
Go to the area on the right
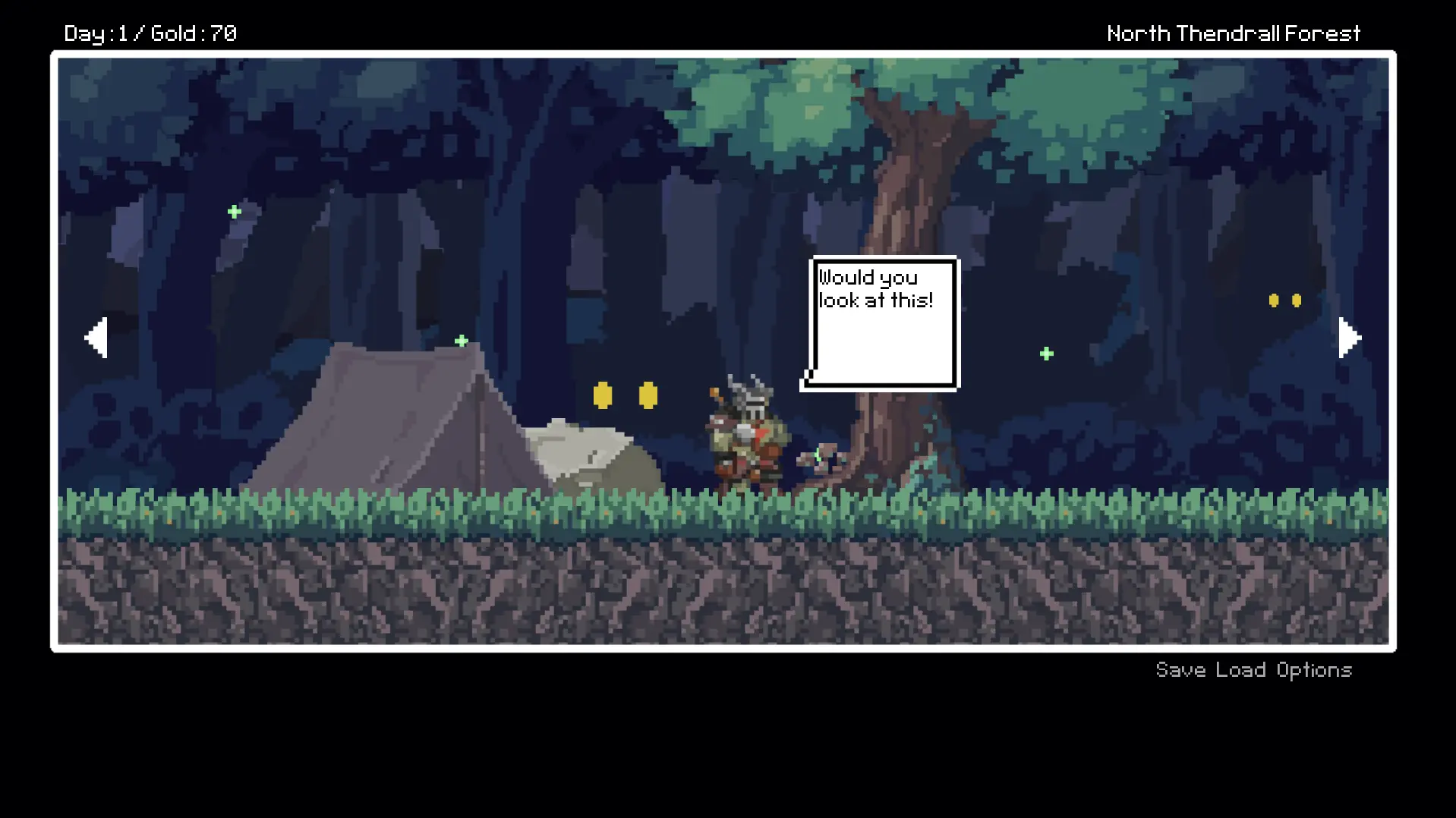[1348, 338]
